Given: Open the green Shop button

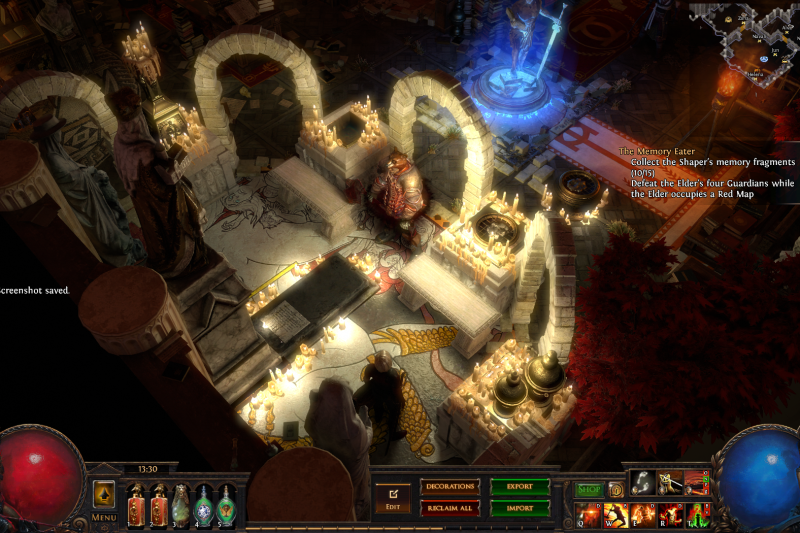Looking at the screenshot, I should 589,489.
